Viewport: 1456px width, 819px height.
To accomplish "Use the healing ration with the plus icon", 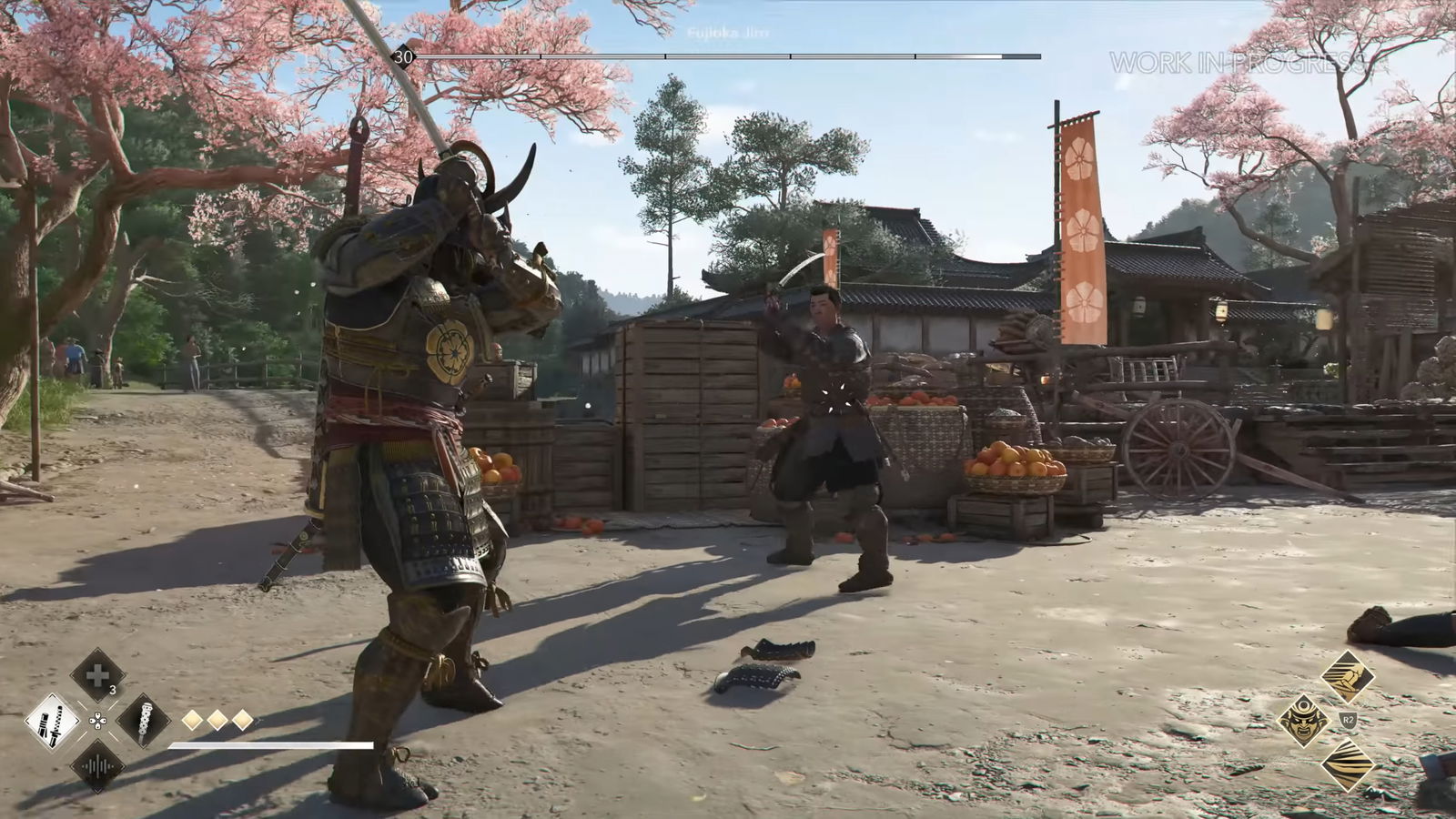I will pyautogui.click(x=97, y=676).
